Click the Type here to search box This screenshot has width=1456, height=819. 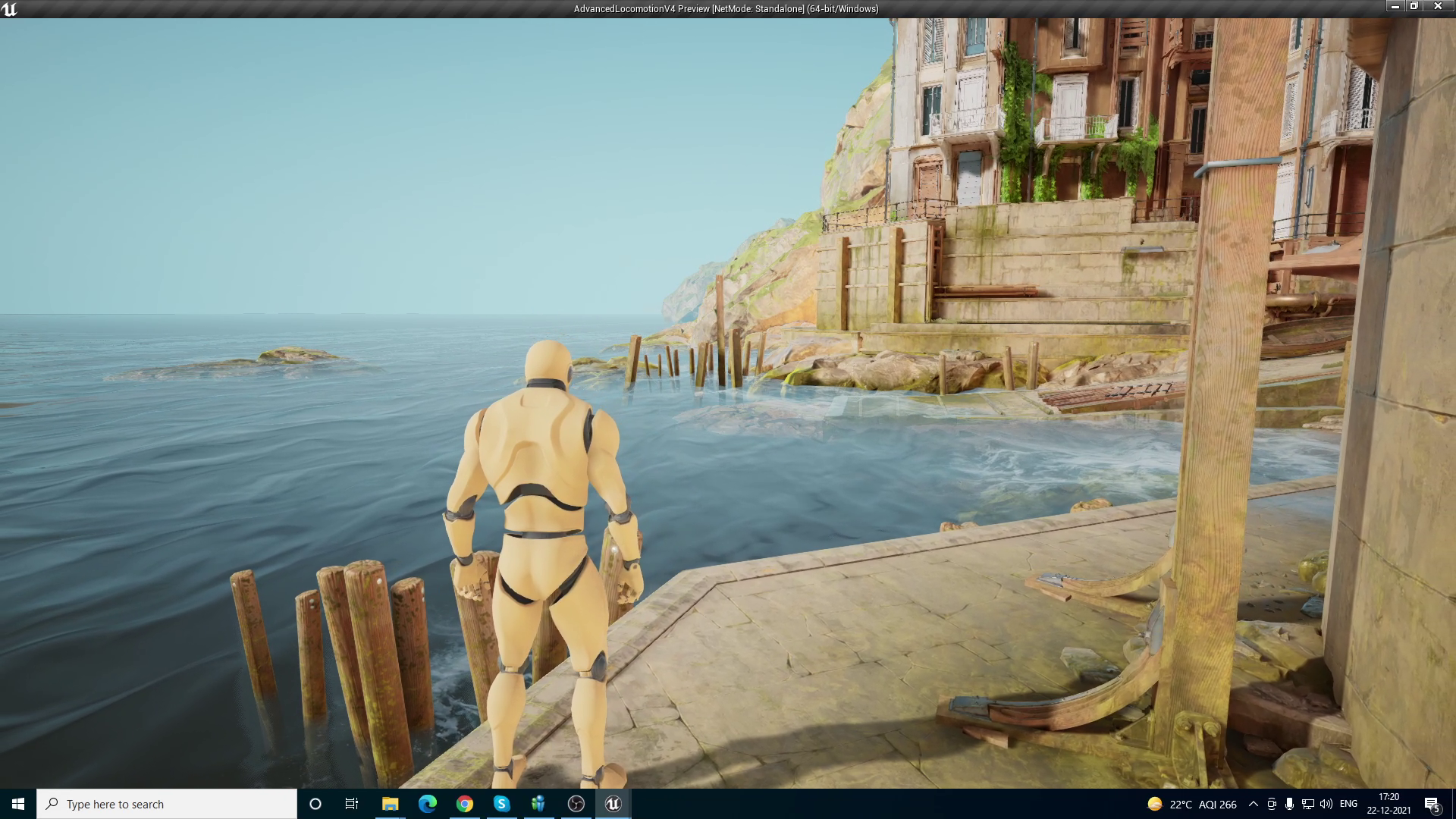167,804
